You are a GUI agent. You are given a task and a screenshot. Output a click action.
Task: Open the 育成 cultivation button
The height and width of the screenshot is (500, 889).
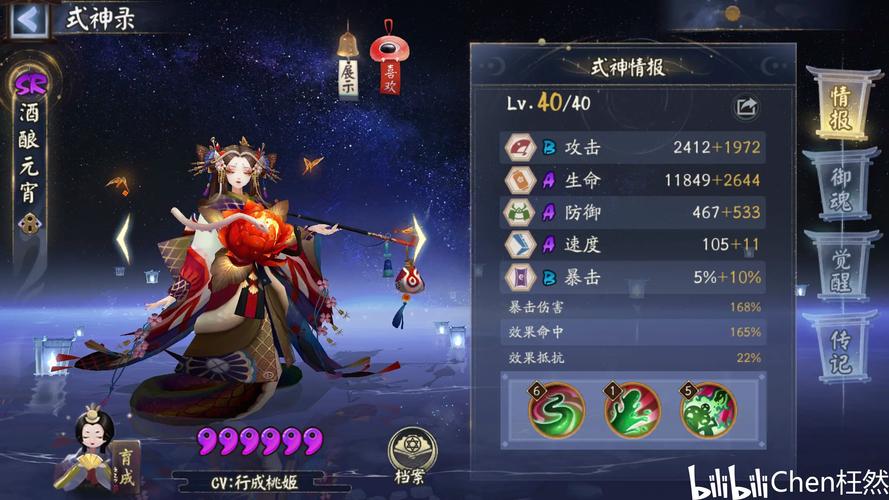tap(123, 463)
